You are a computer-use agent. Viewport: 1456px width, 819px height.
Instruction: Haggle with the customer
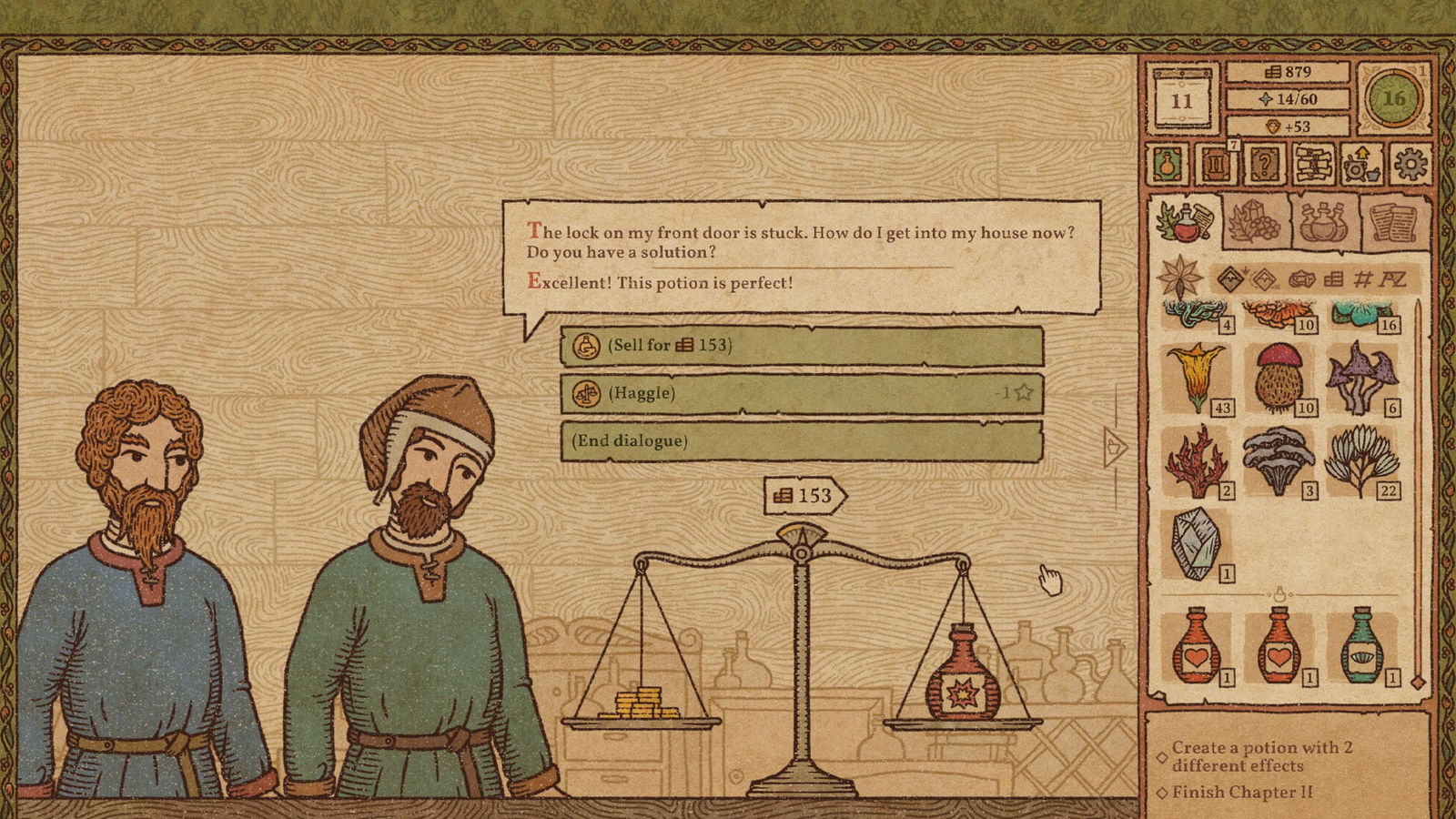click(x=801, y=395)
